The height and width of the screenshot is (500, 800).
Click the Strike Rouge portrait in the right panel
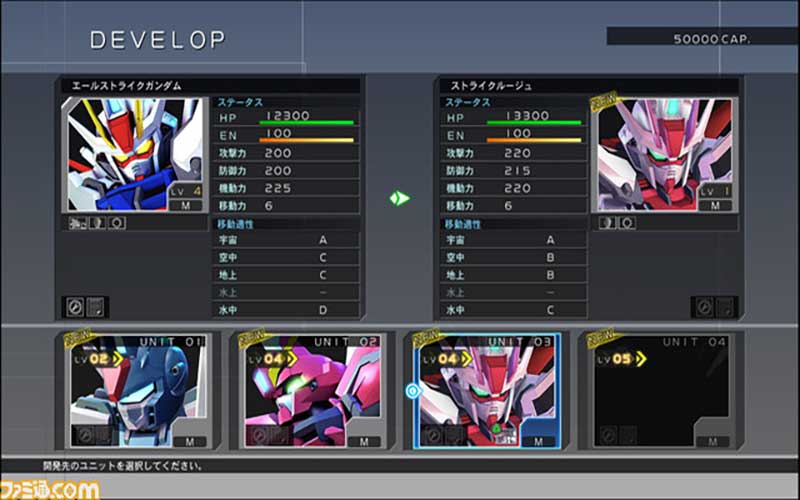pos(665,154)
